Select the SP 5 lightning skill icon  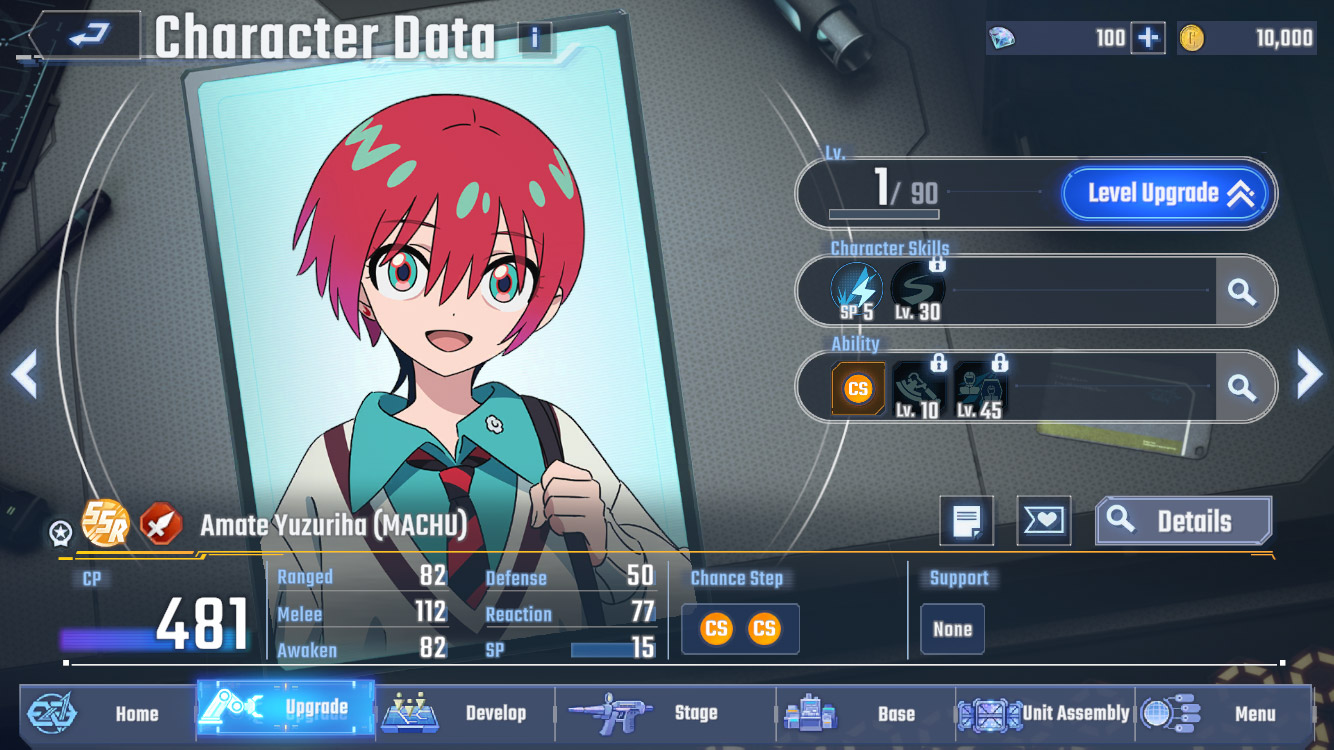[856, 290]
